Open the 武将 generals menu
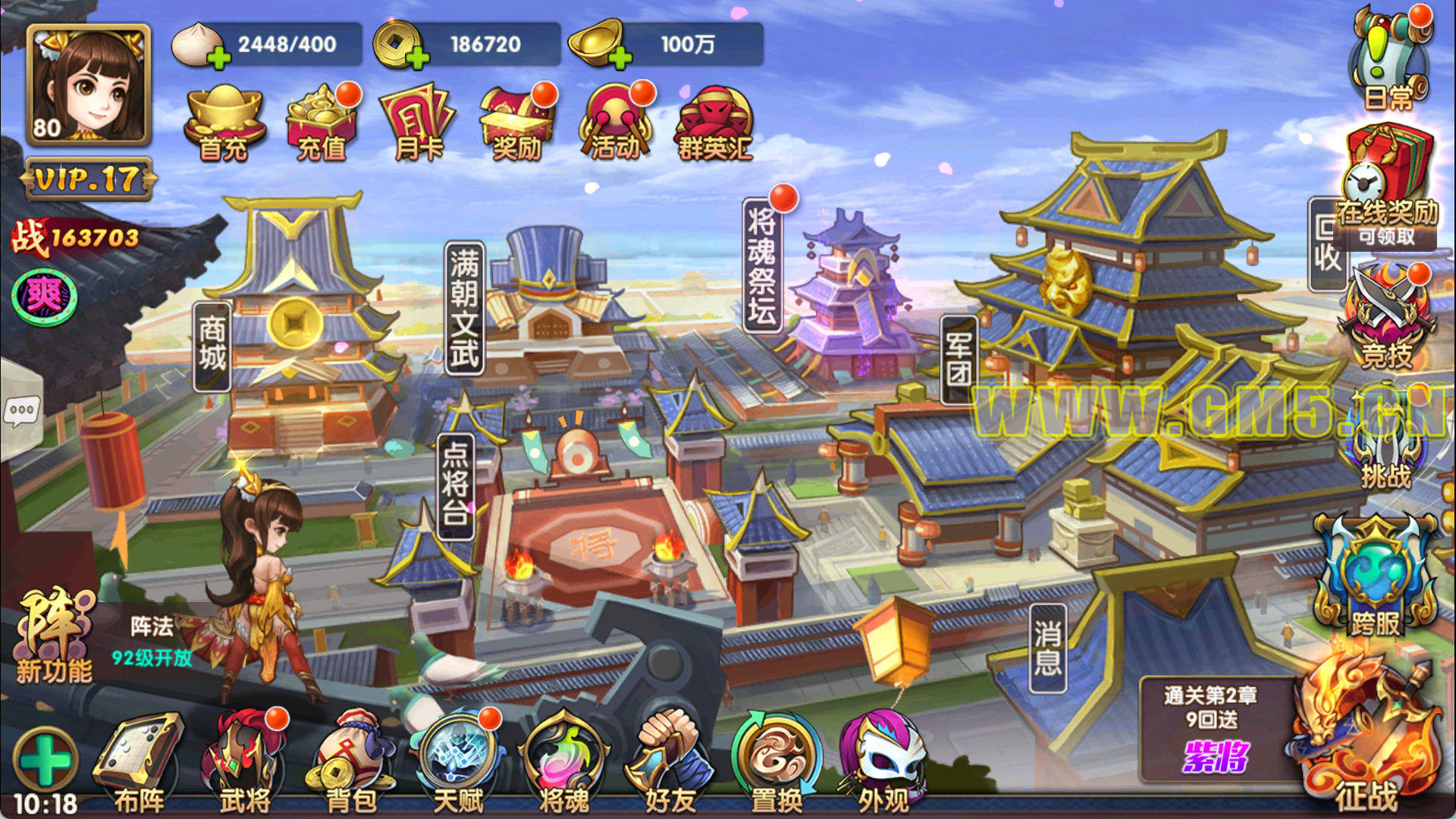The height and width of the screenshot is (819, 1456). [244, 762]
